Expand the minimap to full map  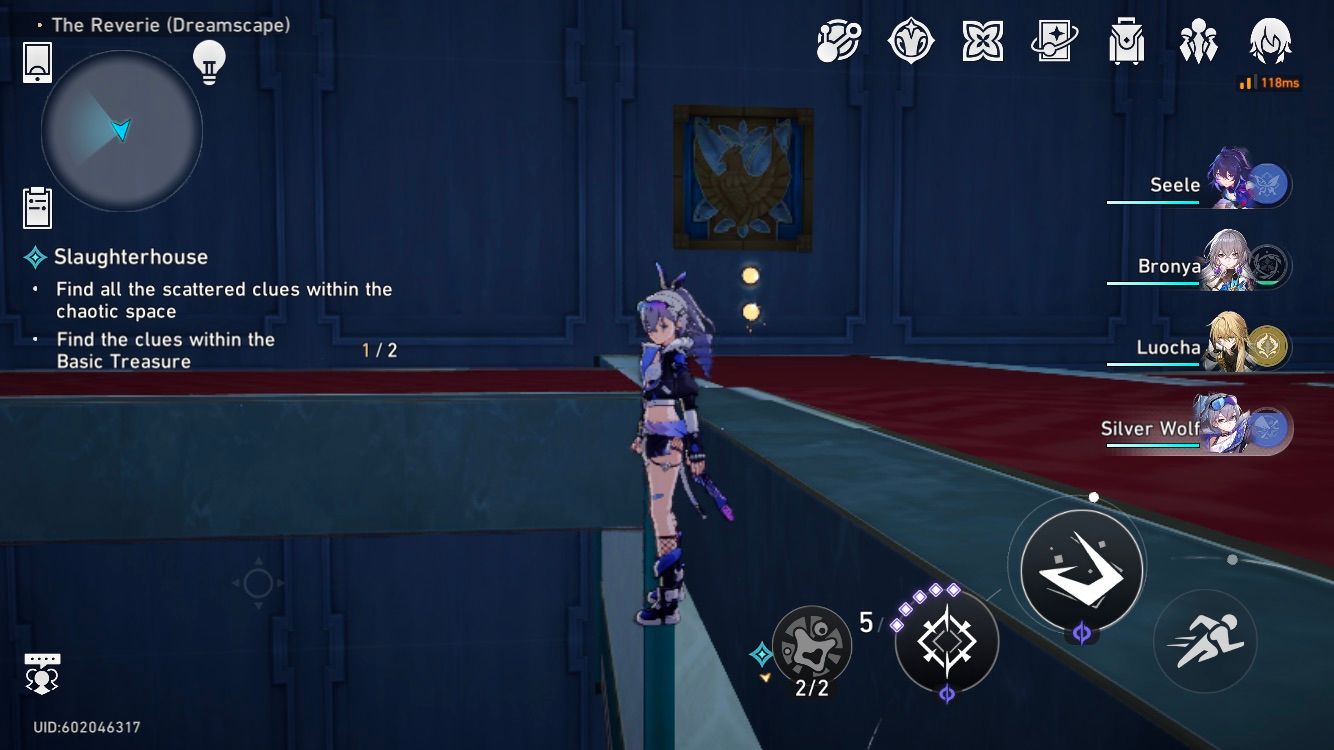coord(120,131)
